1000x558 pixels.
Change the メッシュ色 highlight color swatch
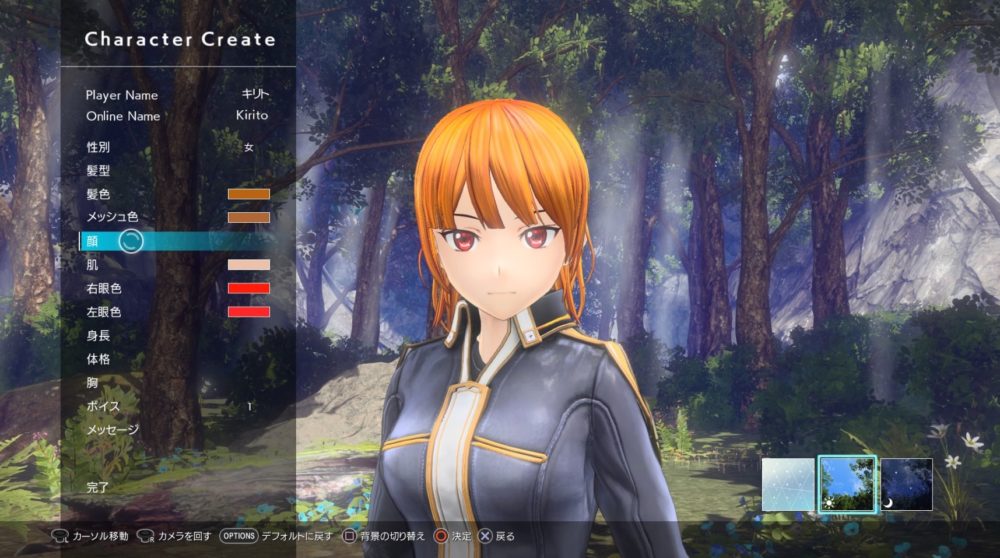[x=248, y=217]
